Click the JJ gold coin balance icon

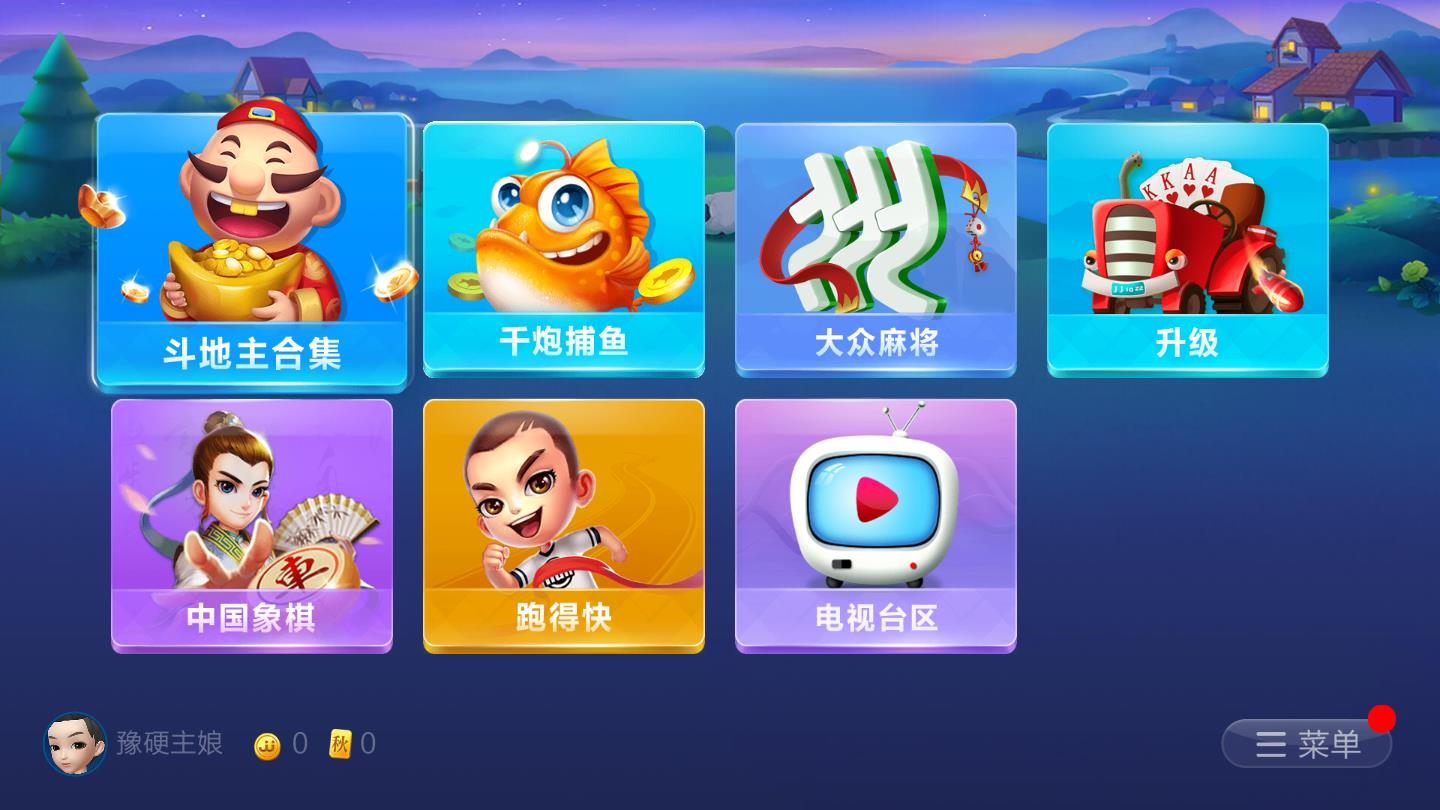point(266,745)
